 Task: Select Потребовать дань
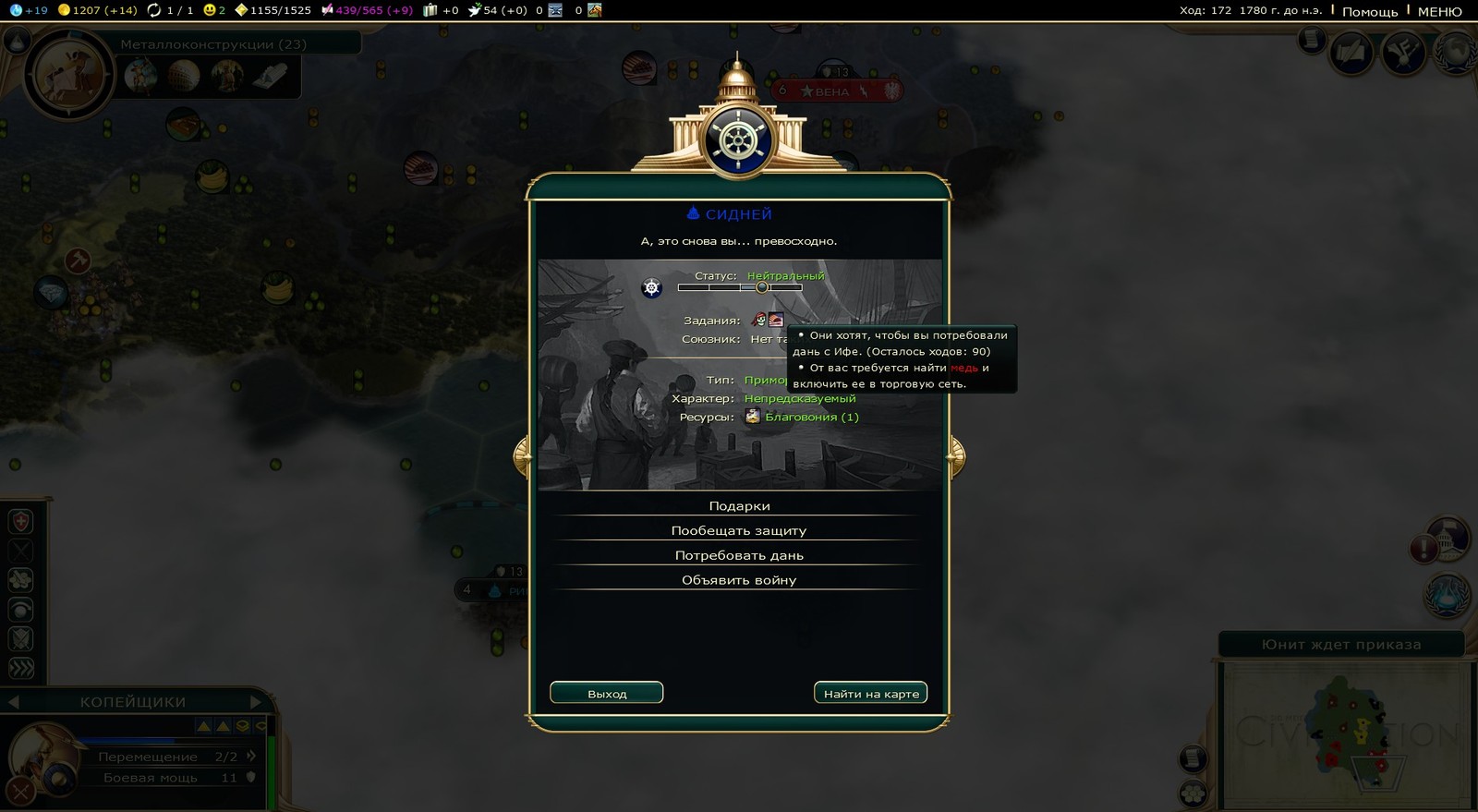pos(739,556)
